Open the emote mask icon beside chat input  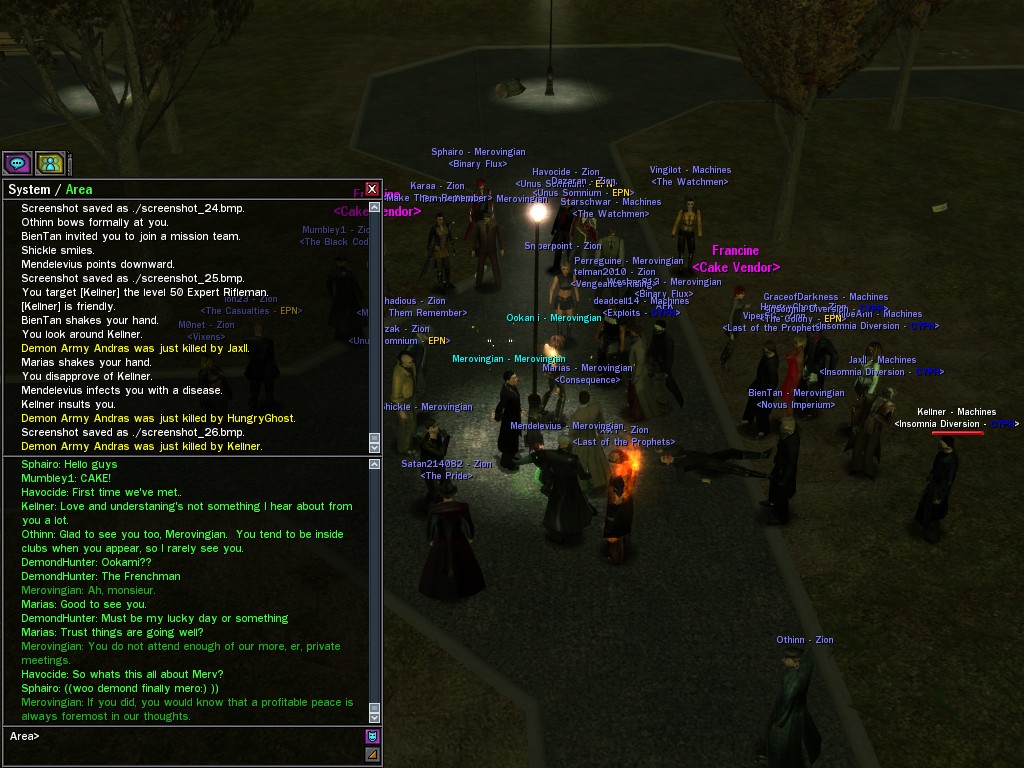pos(372,736)
